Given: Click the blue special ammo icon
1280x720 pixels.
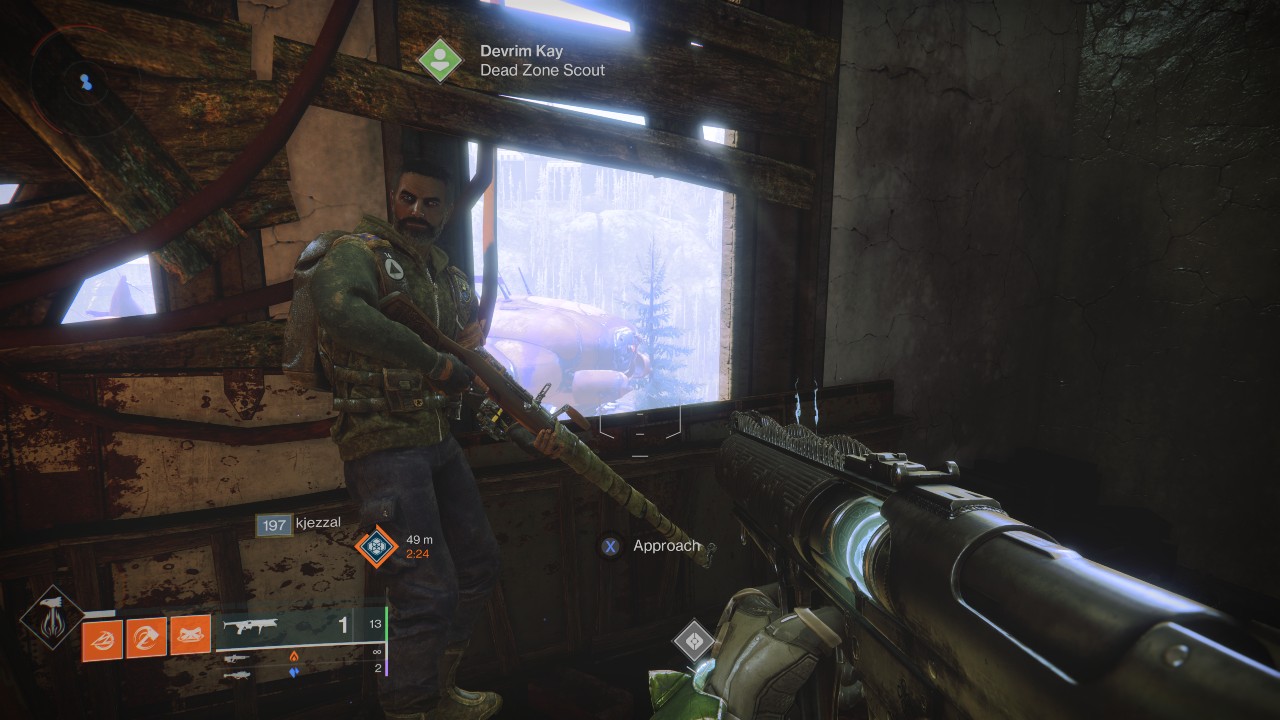Looking at the screenshot, I should [293, 671].
